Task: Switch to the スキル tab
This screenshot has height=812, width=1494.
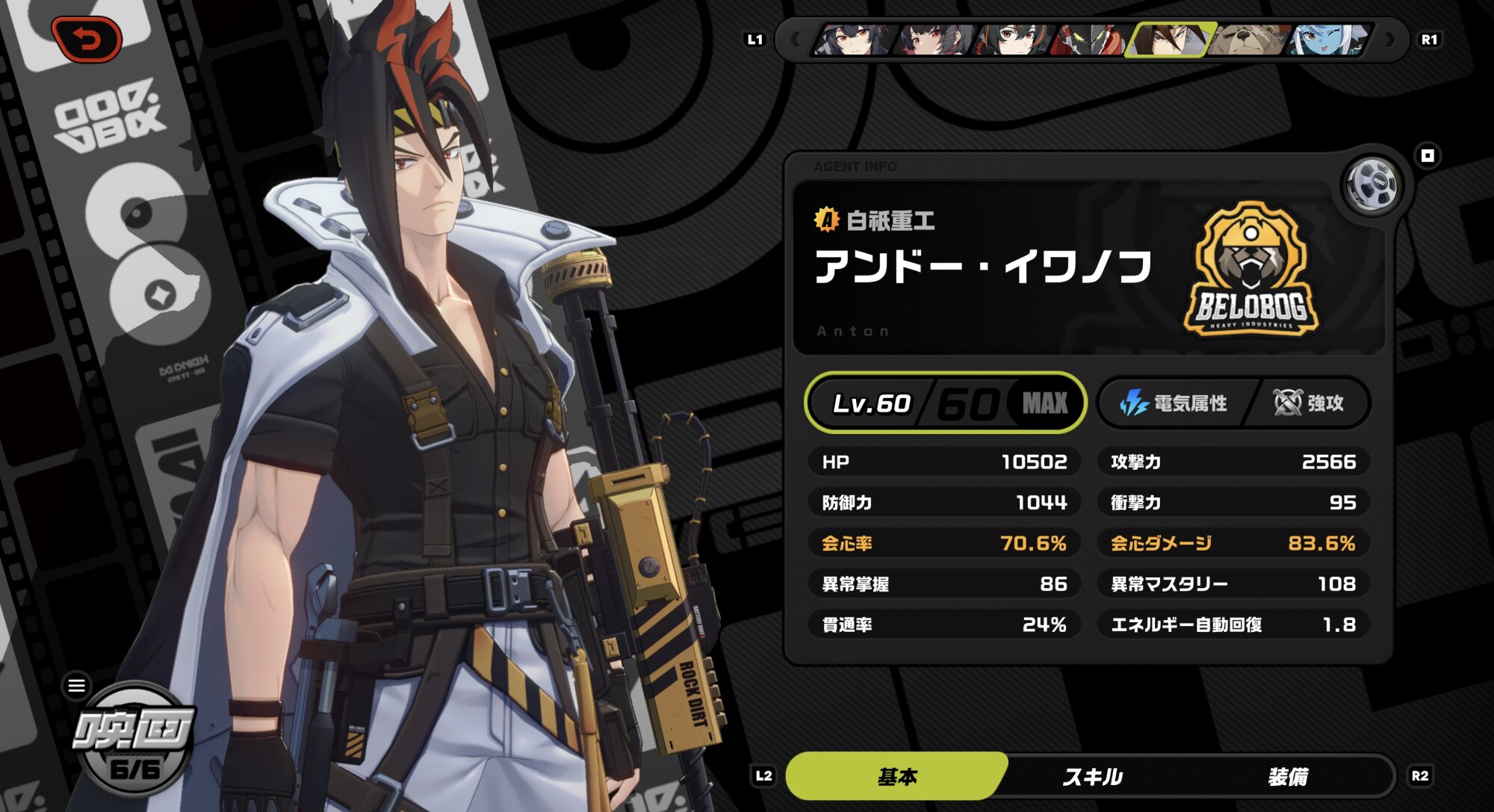Action: (x=1092, y=777)
